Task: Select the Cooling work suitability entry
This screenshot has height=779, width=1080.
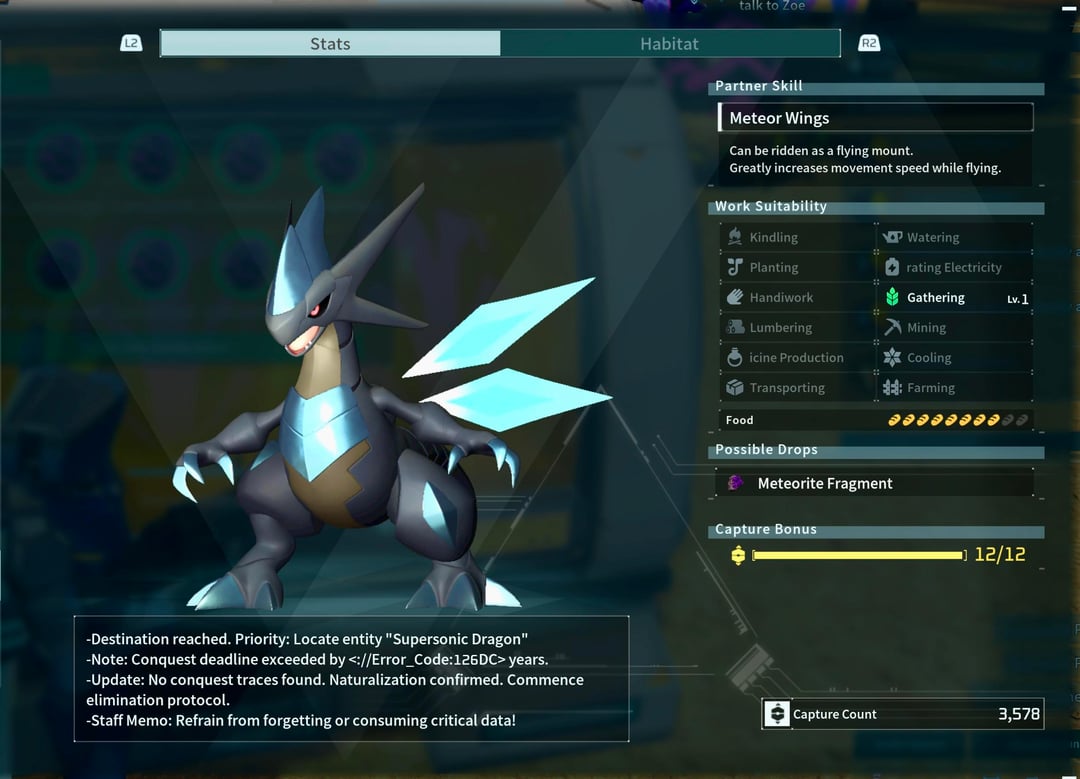Action: click(x=955, y=358)
